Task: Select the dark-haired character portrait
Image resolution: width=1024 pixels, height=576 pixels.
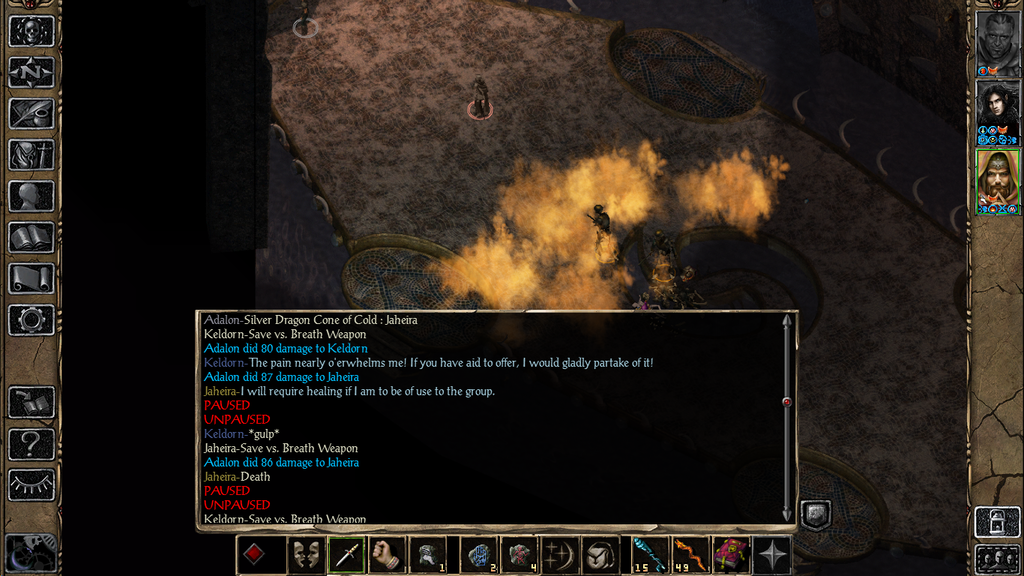Action: point(997,112)
